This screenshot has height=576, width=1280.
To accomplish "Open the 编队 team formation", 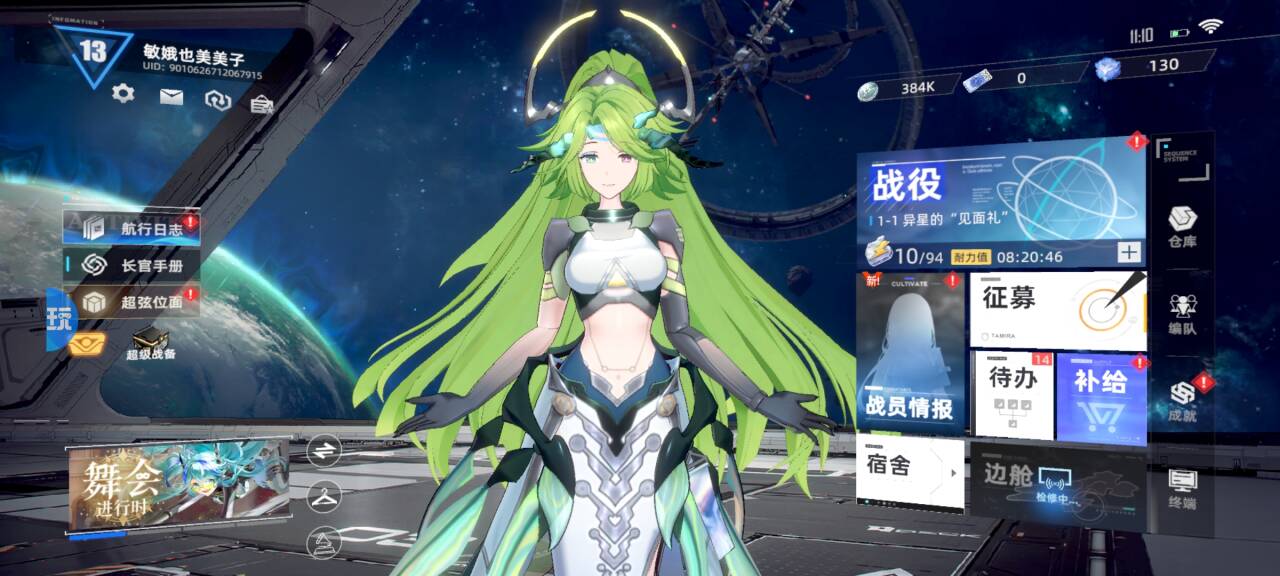I will pos(1182,314).
